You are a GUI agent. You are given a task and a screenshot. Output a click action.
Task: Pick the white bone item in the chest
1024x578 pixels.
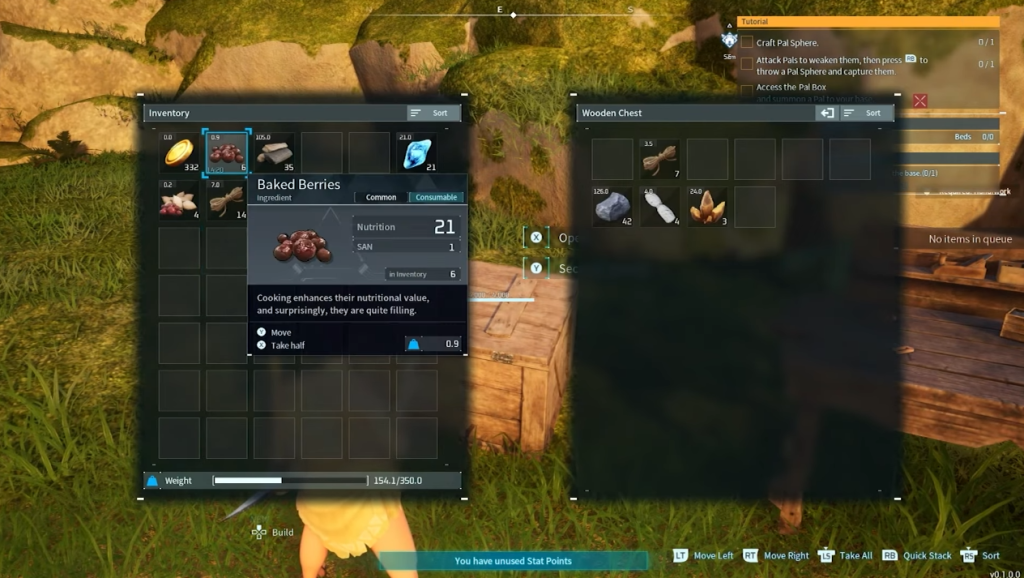click(660, 206)
